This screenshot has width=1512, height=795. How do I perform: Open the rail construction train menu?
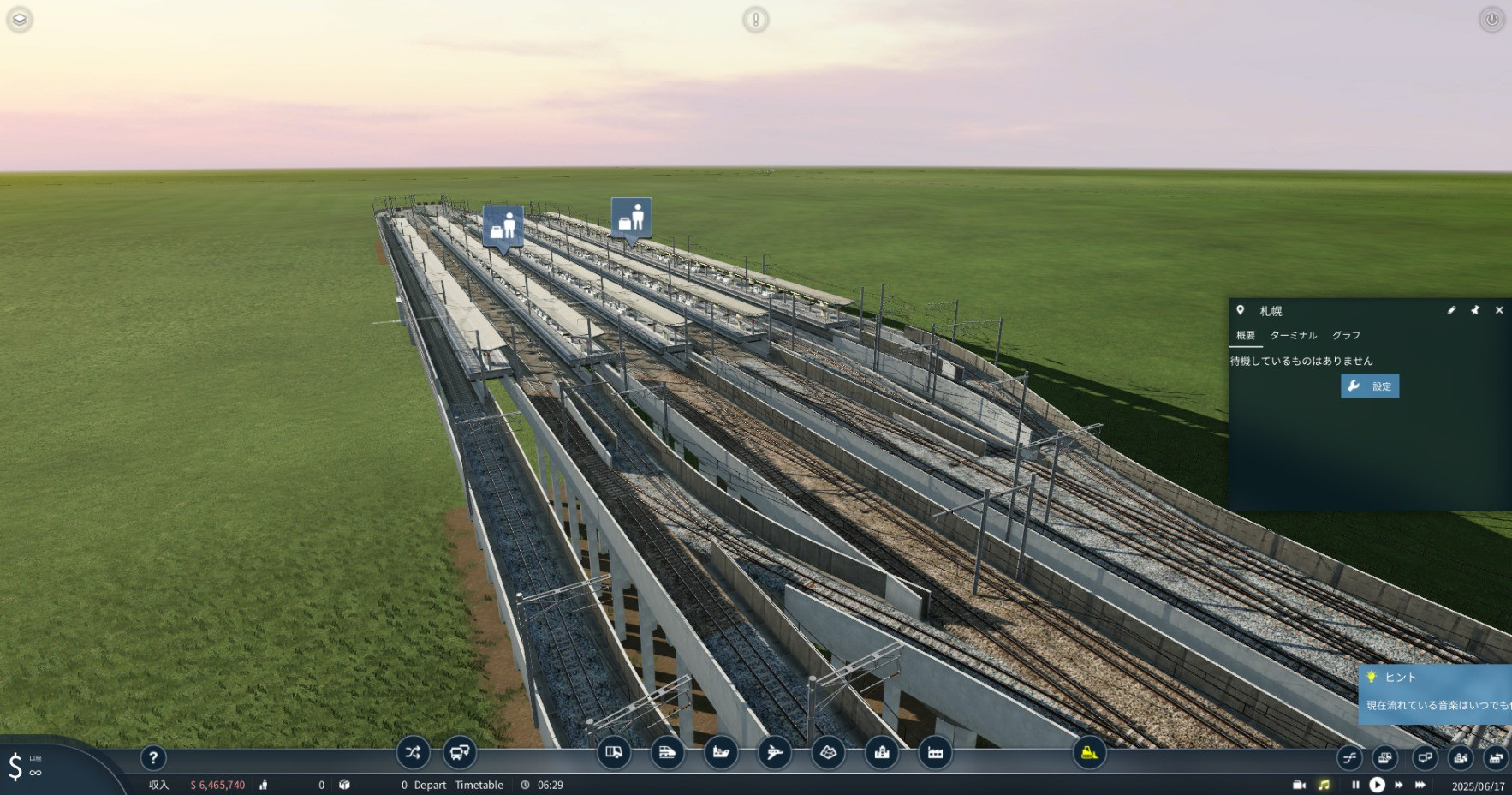(x=667, y=753)
